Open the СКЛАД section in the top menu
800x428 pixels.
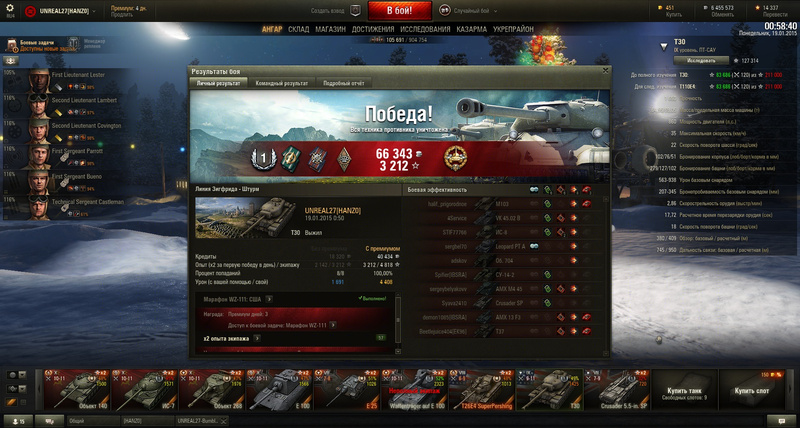click(299, 30)
